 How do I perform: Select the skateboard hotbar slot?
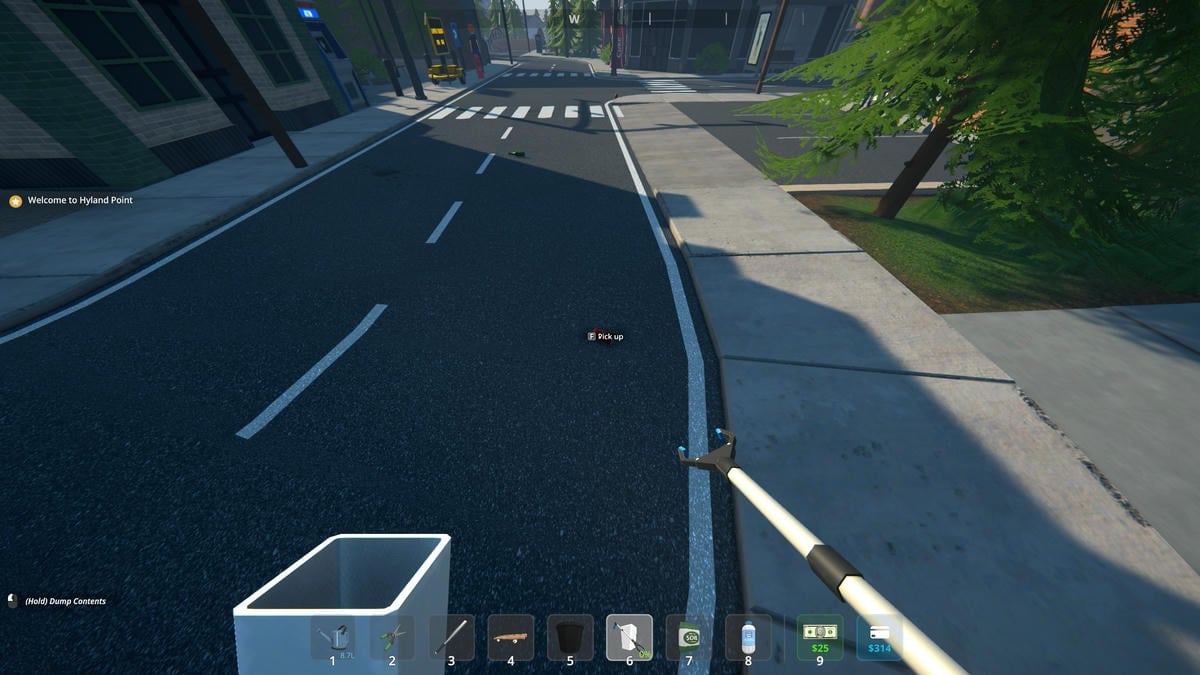(x=511, y=637)
